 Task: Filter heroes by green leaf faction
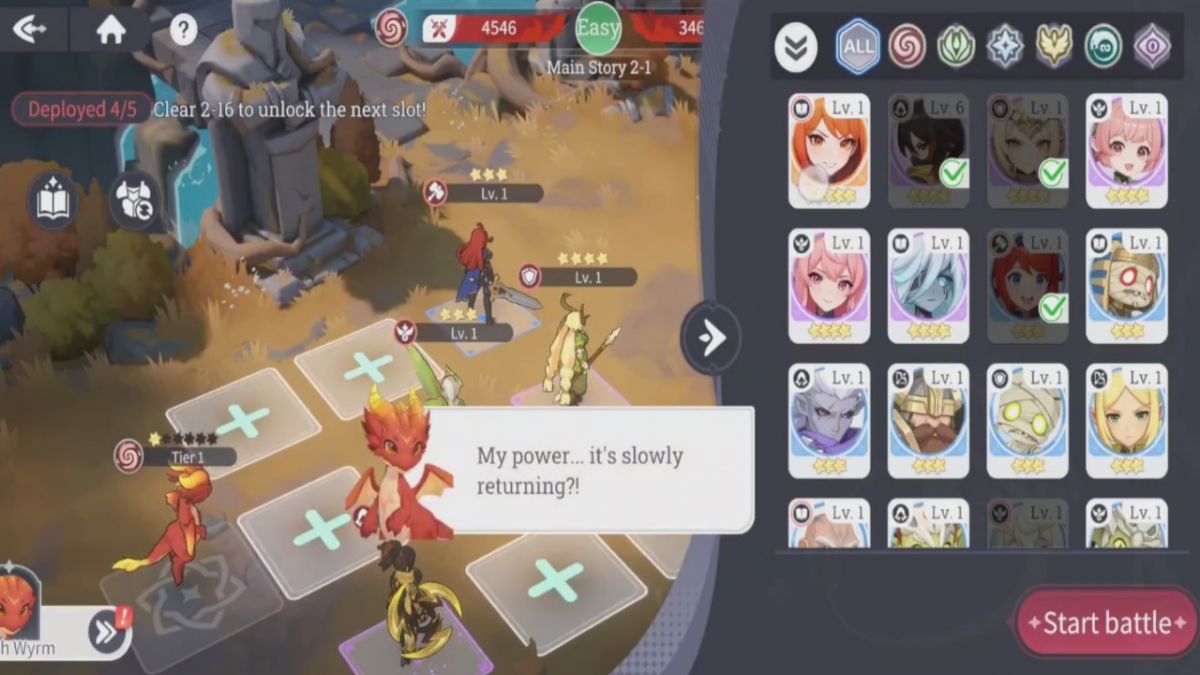956,46
